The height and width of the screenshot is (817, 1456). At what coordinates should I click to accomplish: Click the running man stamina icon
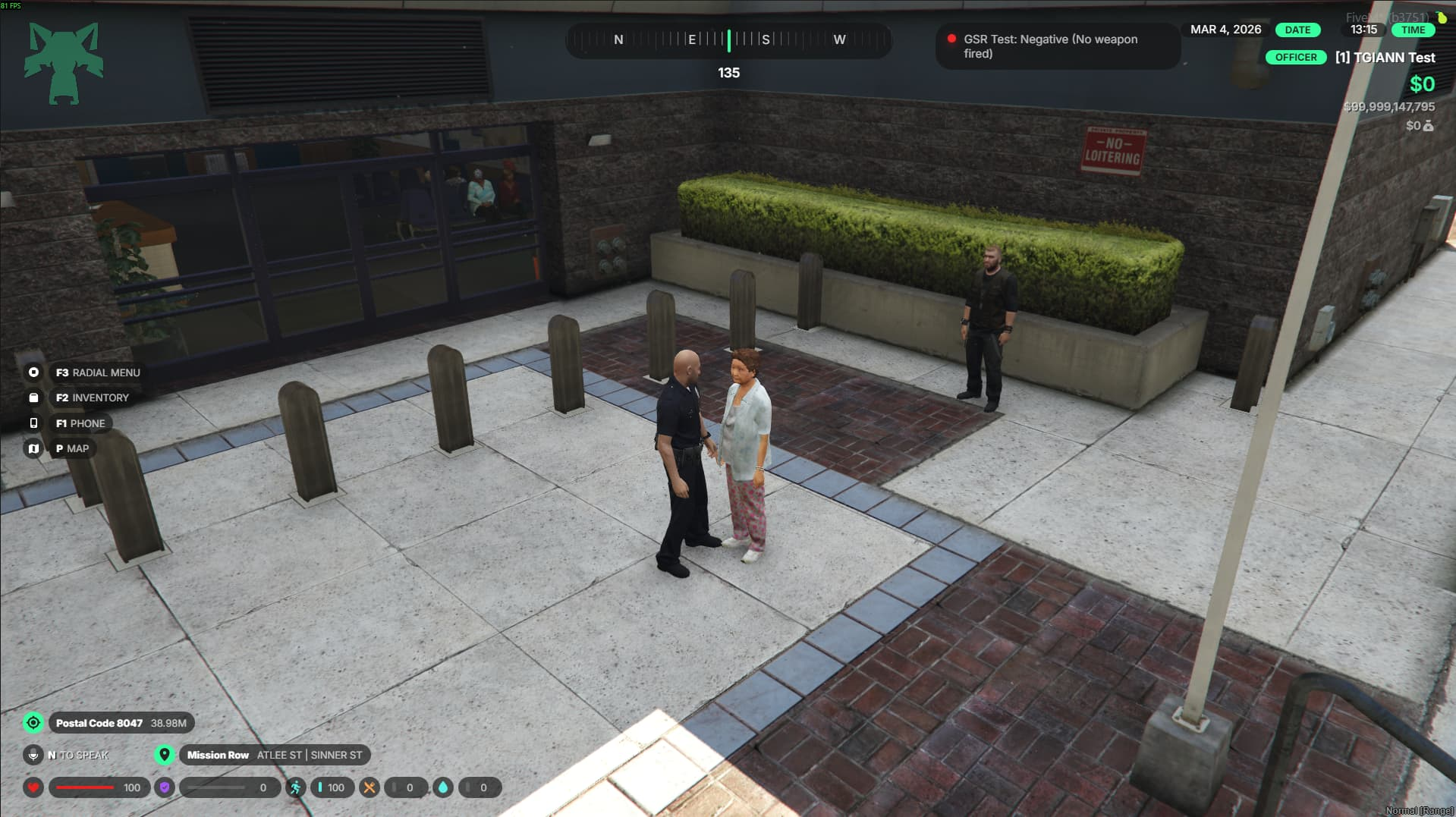coord(295,787)
